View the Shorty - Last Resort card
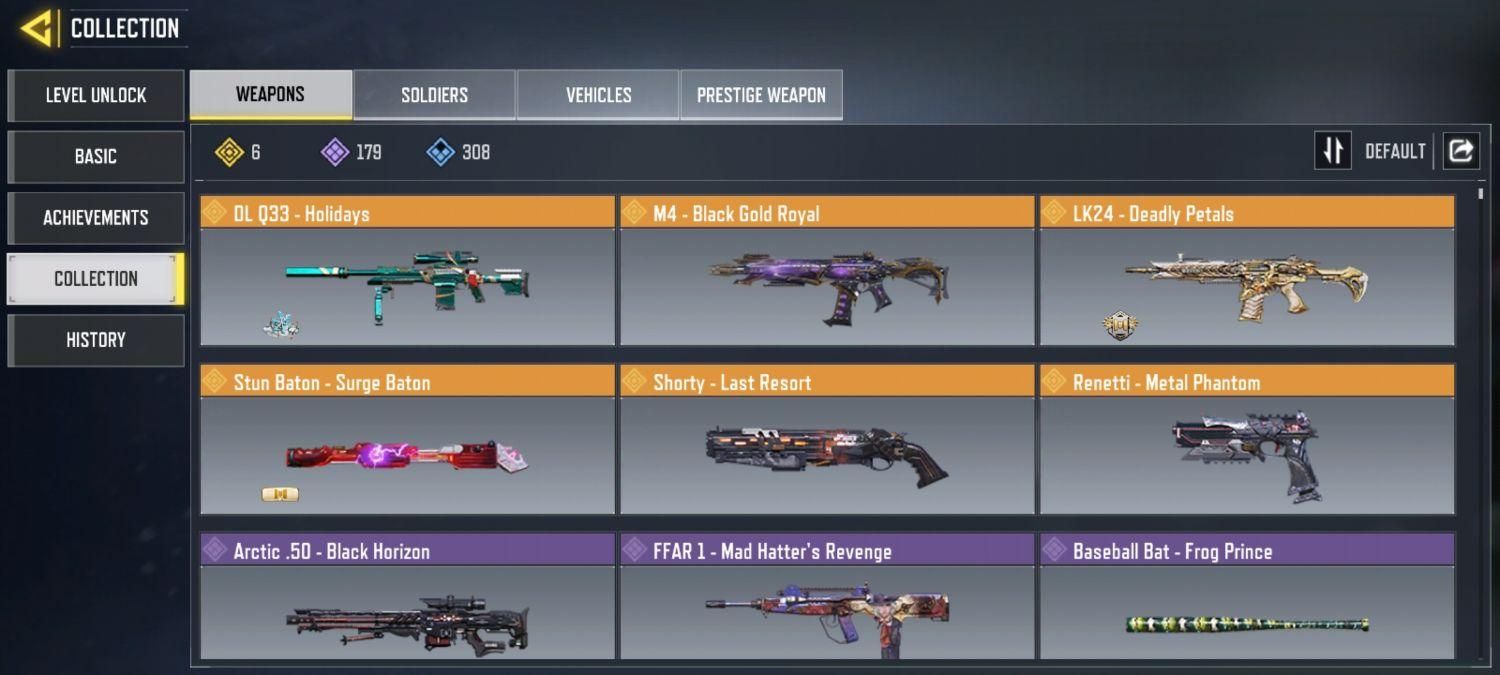Viewport: 1500px width, 675px height. 827,441
